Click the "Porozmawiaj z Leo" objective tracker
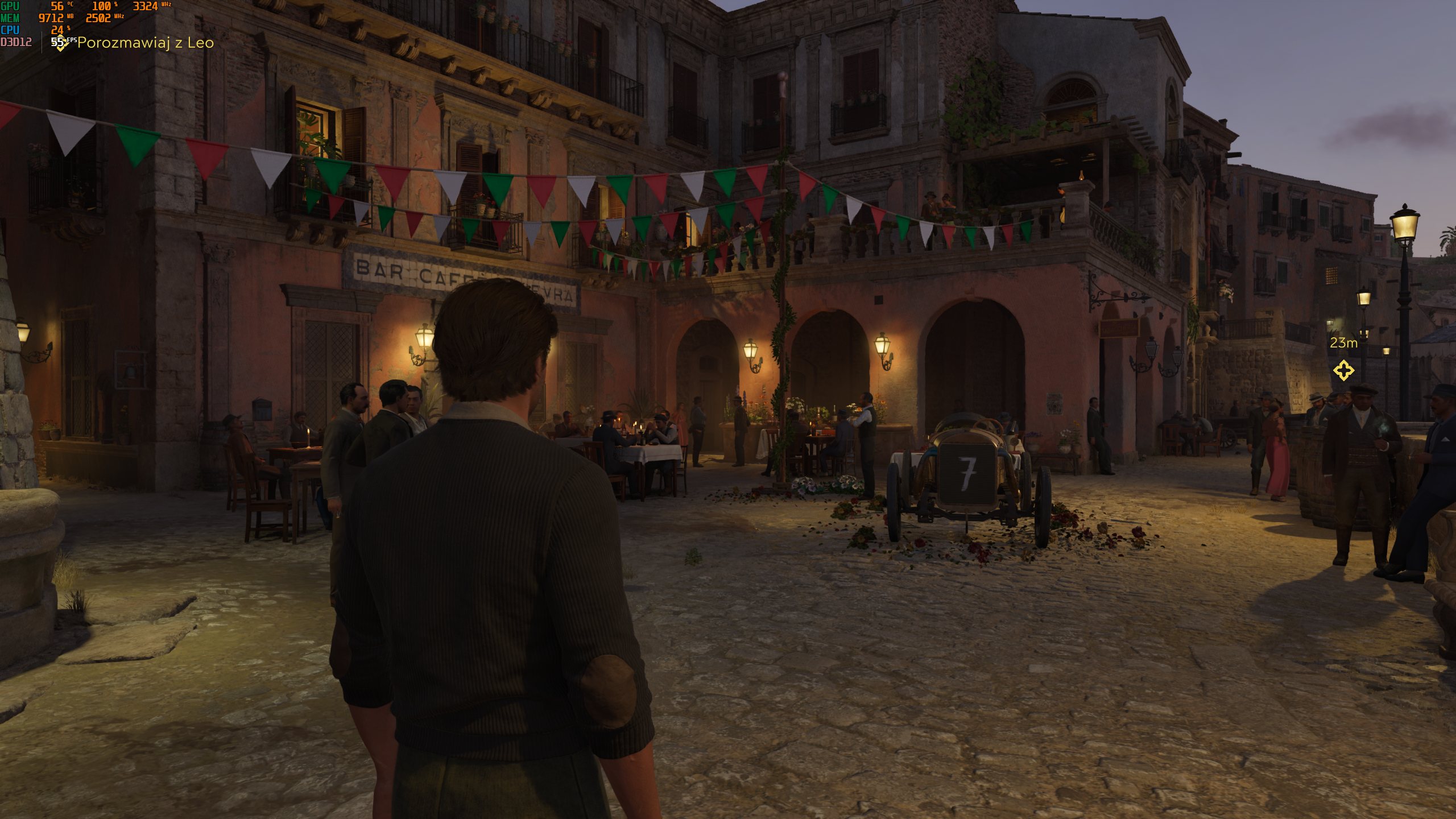The height and width of the screenshot is (819, 1456). (145, 43)
